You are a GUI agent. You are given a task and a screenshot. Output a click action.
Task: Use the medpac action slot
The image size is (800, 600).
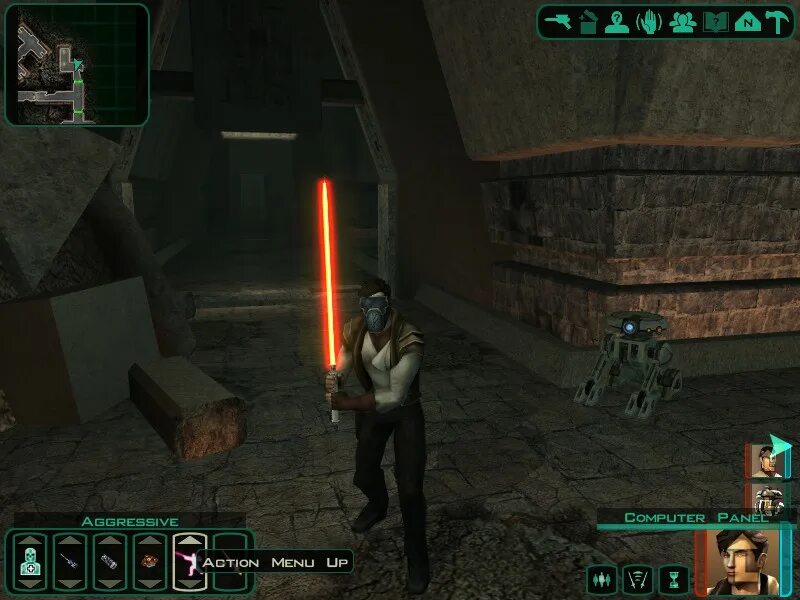30,562
